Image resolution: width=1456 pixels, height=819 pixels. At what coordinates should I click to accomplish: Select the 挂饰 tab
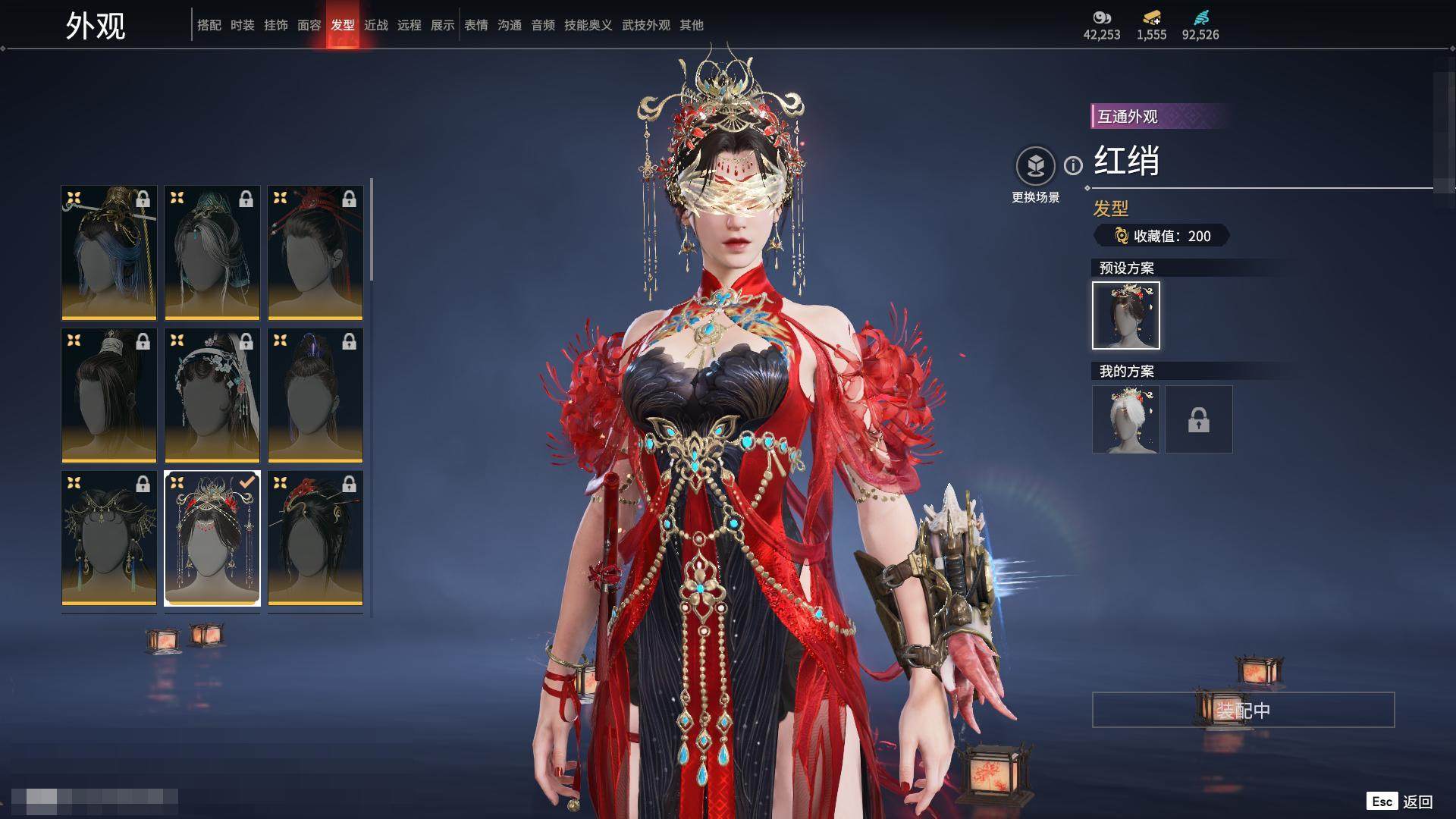275,25
